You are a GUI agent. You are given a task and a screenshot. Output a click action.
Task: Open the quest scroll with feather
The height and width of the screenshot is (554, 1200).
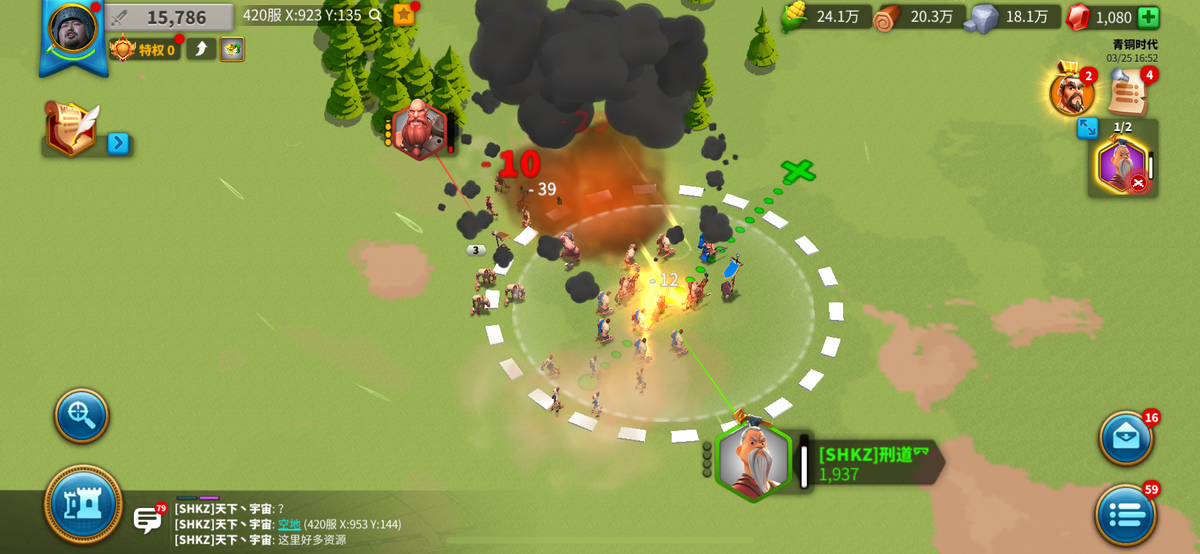pos(72,127)
